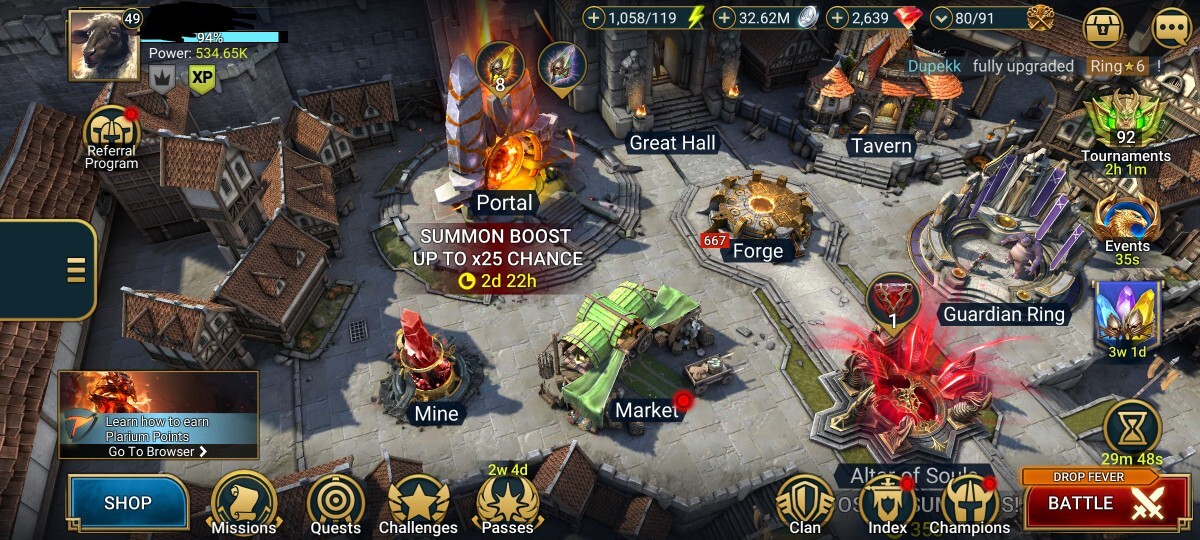Open the Missions menu

[x=243, y=504]
